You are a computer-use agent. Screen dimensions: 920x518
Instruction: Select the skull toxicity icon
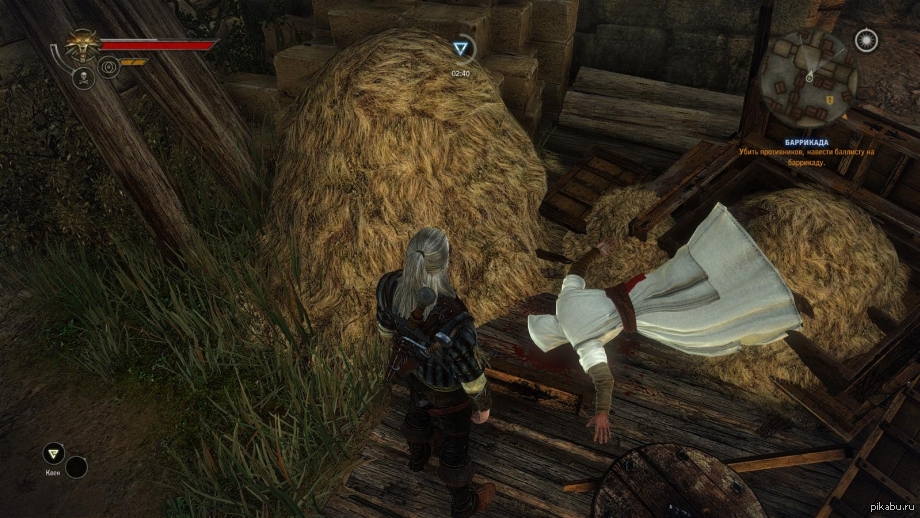point(84,77)
